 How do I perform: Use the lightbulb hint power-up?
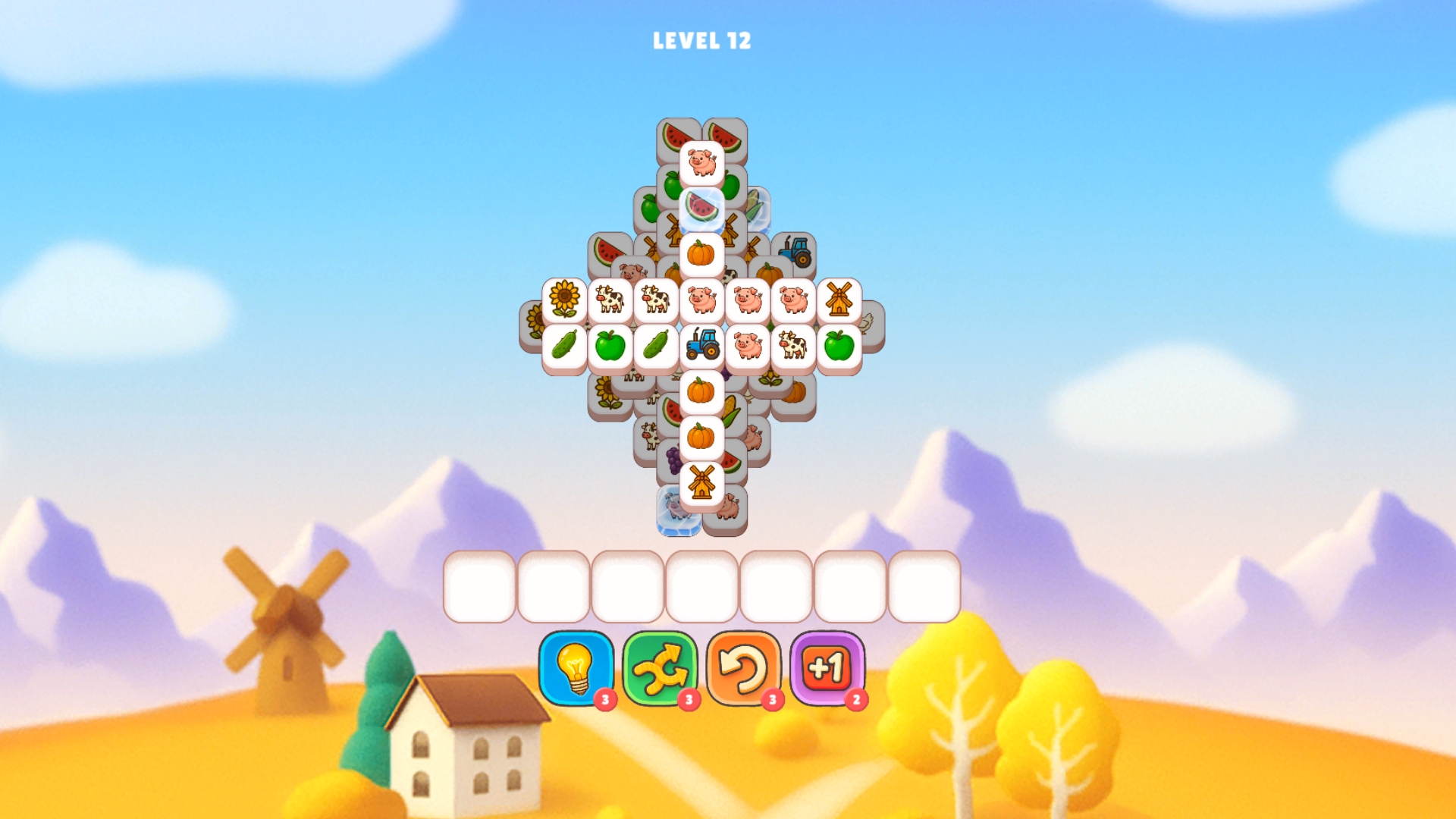[576, 669]
